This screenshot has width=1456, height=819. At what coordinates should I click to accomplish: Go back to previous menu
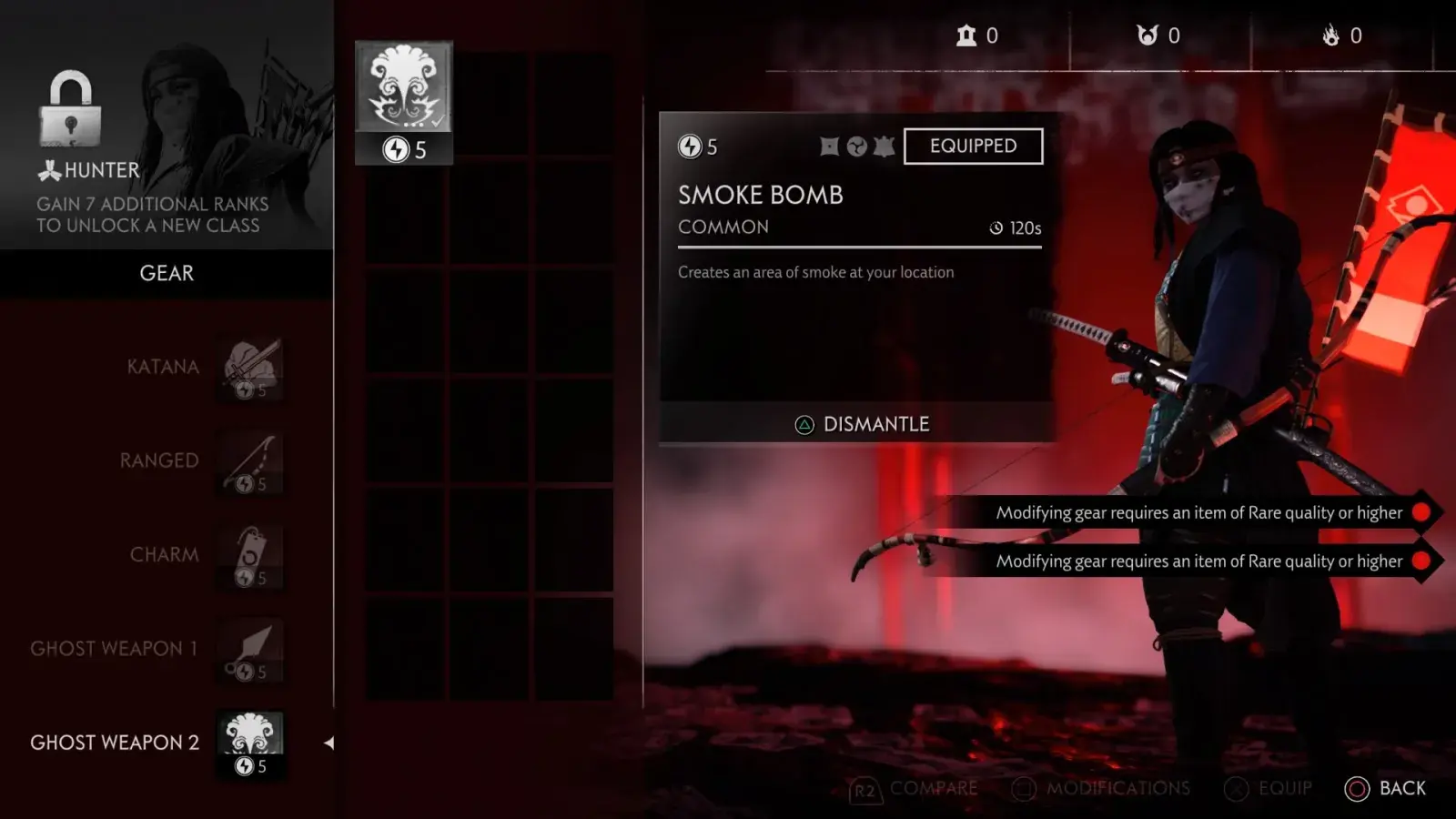tap(1385, 788)
